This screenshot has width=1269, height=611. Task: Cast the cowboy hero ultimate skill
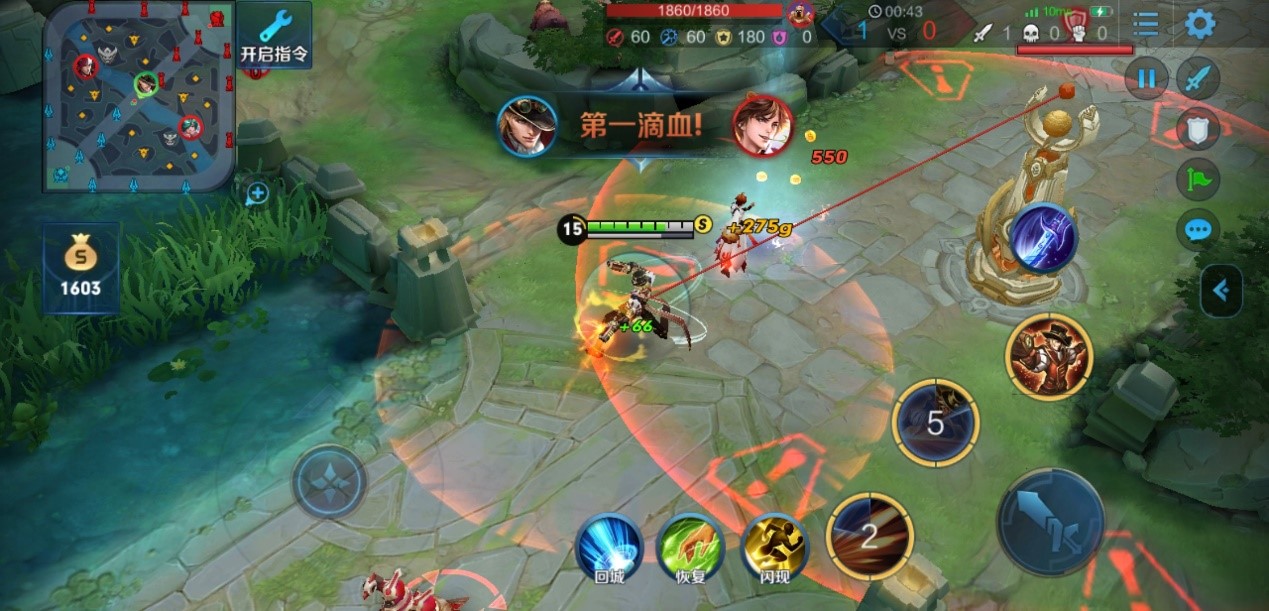point(1049,356)
